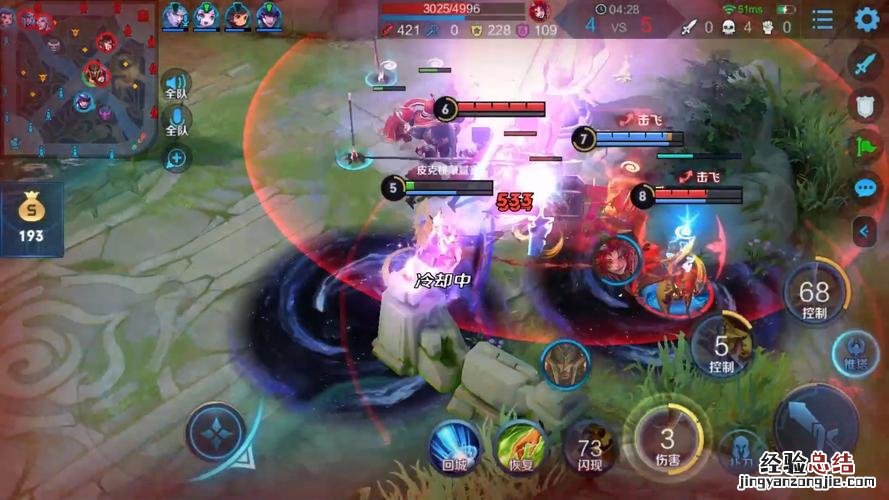The image size is (889, 500).
Task: Activate the 恢复 heal ability
Action: (x=520, y=445)
